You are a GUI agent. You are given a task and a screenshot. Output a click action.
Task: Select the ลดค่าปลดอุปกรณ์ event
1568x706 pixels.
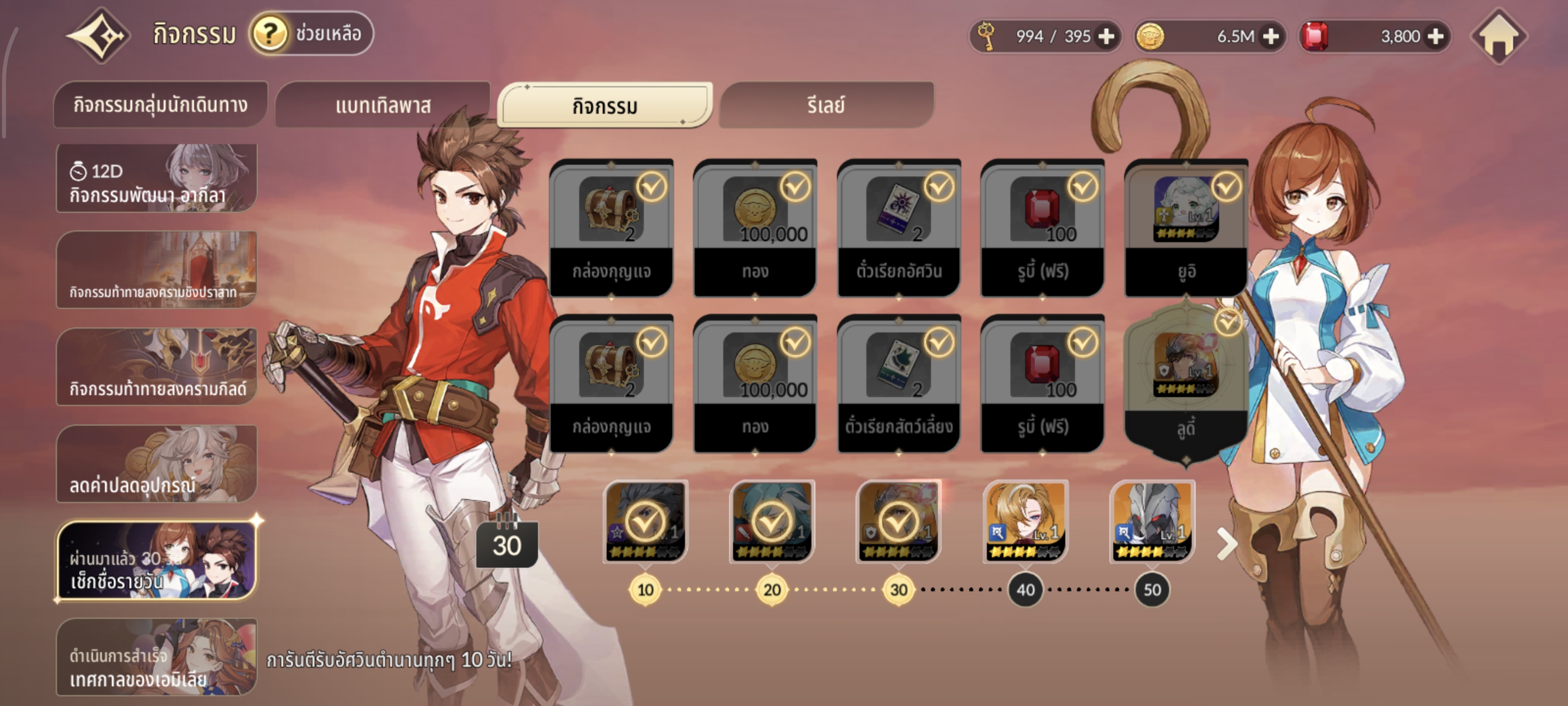[x=156, y=464]
